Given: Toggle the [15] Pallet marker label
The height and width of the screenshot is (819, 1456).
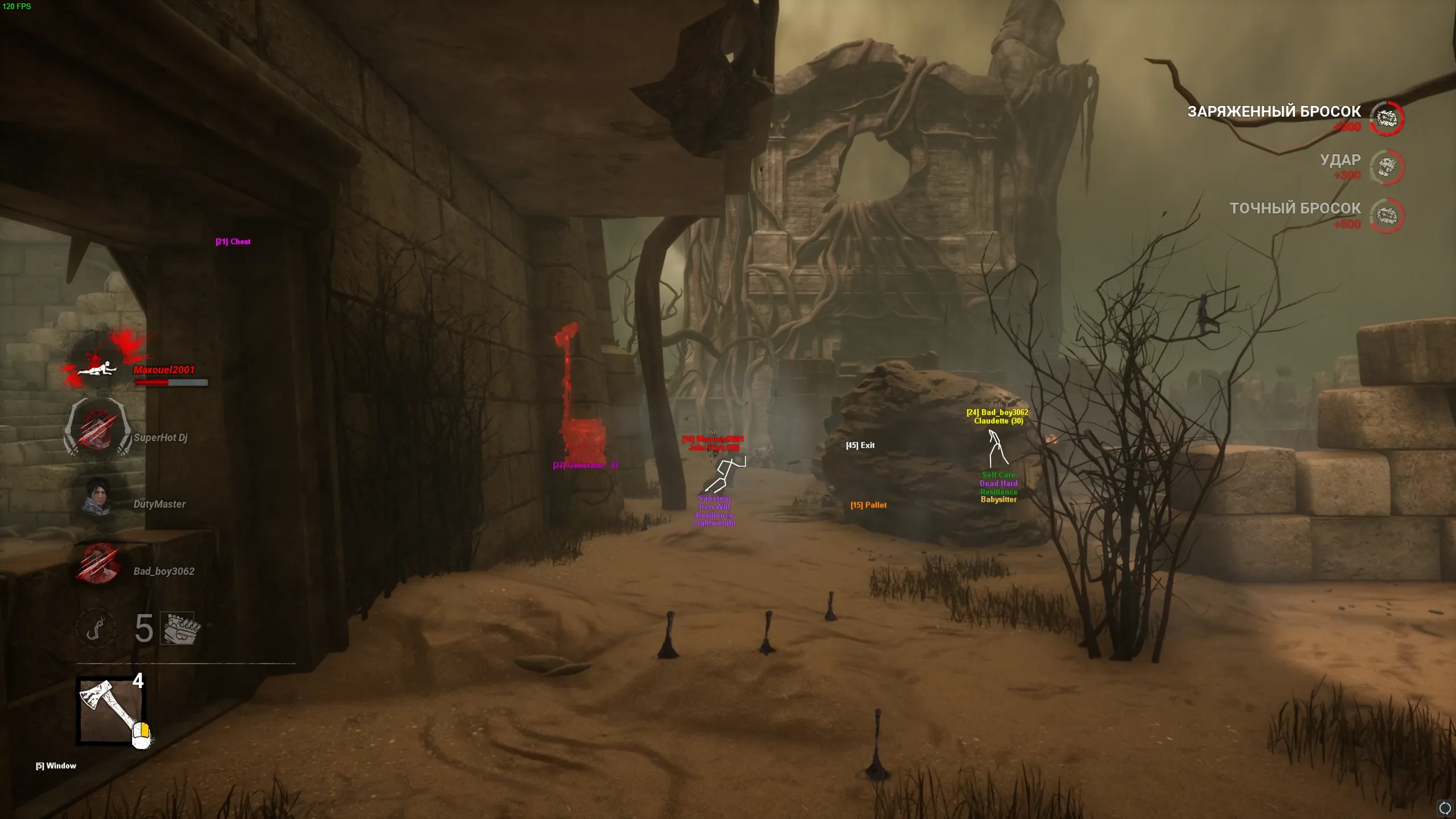Looking at the screenshot, I should [x=870, y=505].
